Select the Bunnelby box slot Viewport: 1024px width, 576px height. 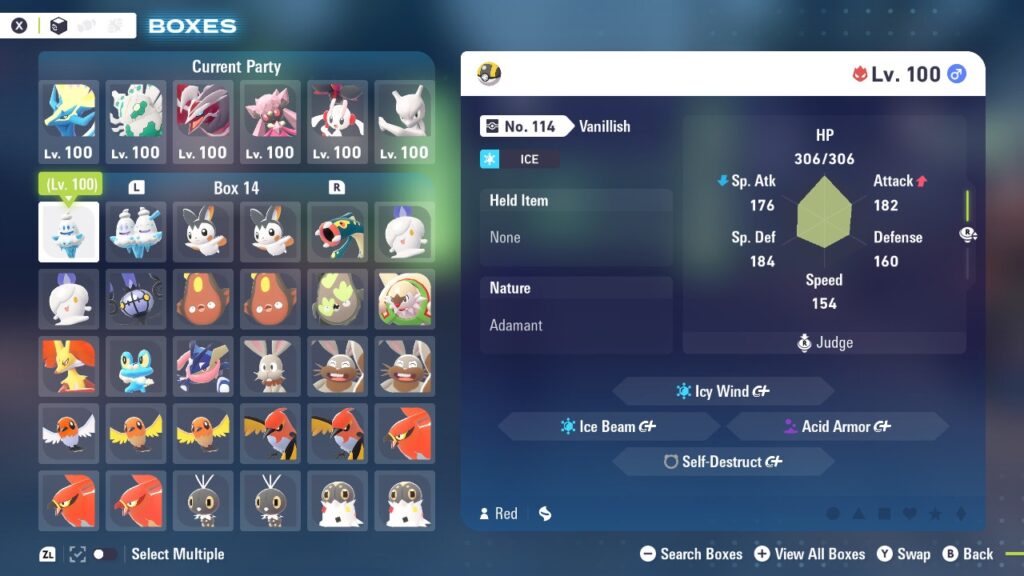point(270,365)
